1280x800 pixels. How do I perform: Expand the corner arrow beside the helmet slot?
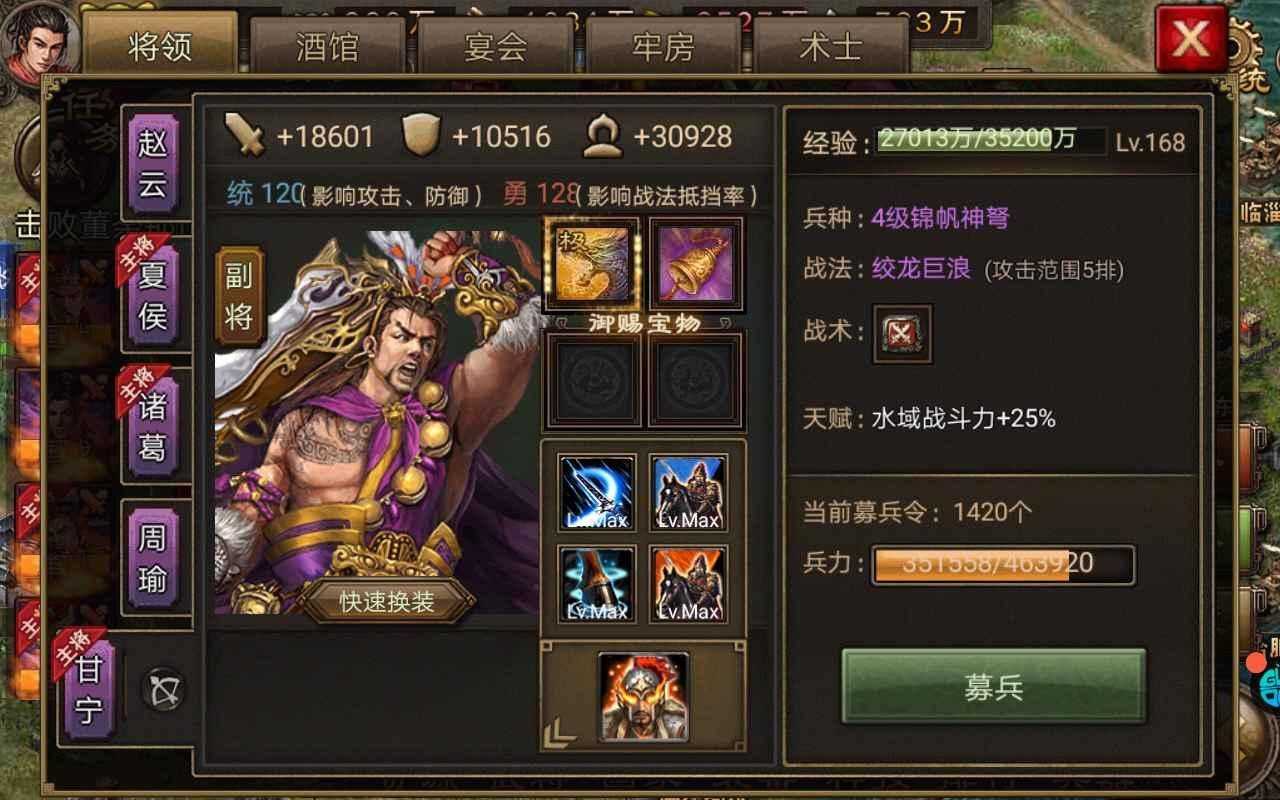558,730
